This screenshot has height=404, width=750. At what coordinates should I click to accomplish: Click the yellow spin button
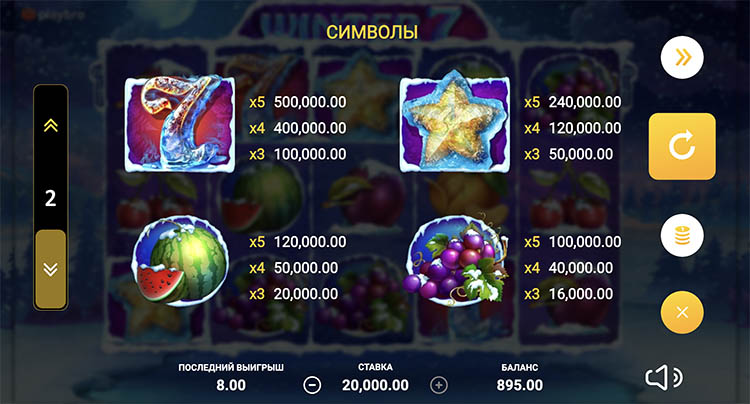pos(682,146)
